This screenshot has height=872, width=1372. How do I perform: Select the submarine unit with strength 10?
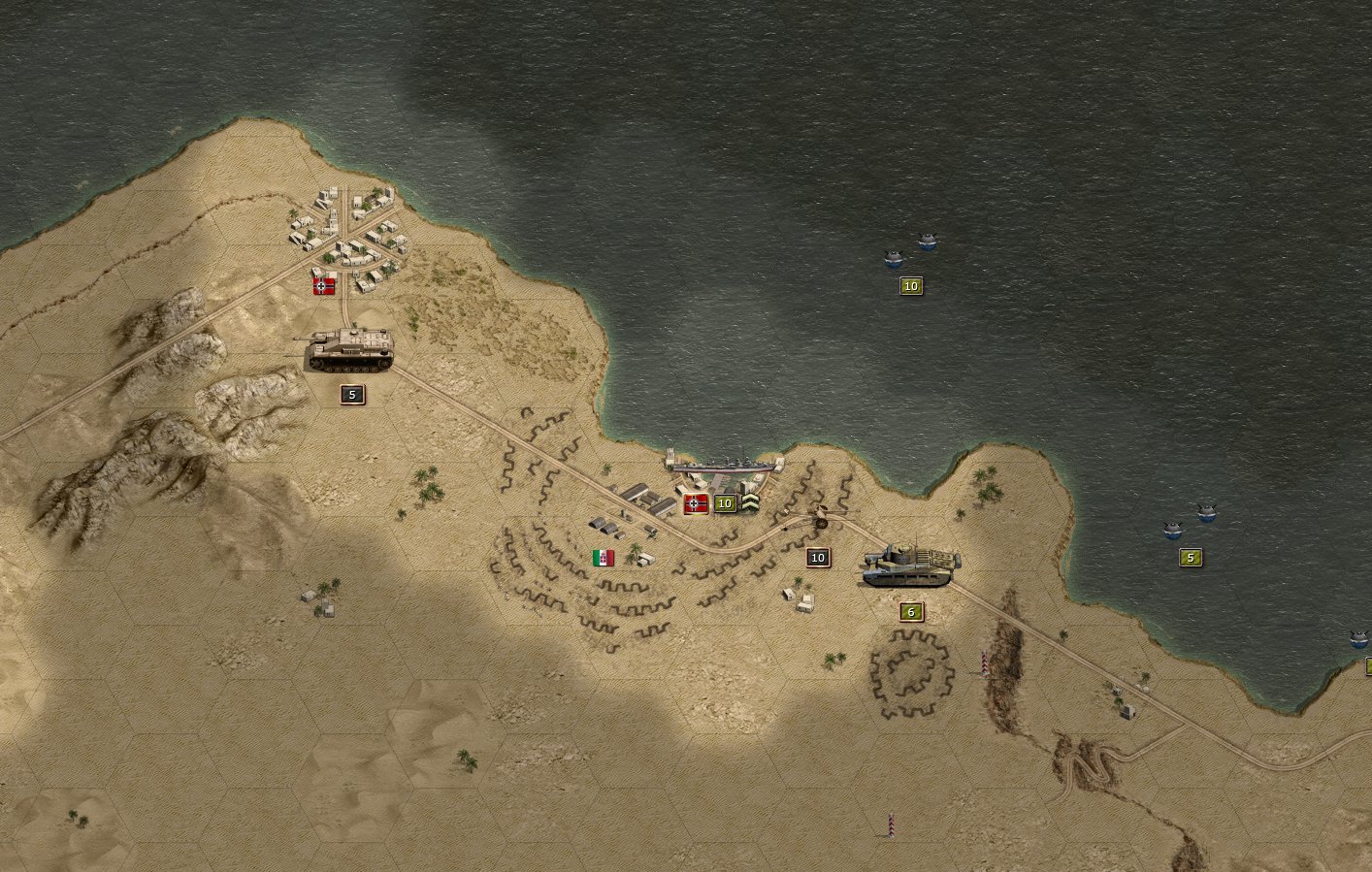tap(909, 252)
